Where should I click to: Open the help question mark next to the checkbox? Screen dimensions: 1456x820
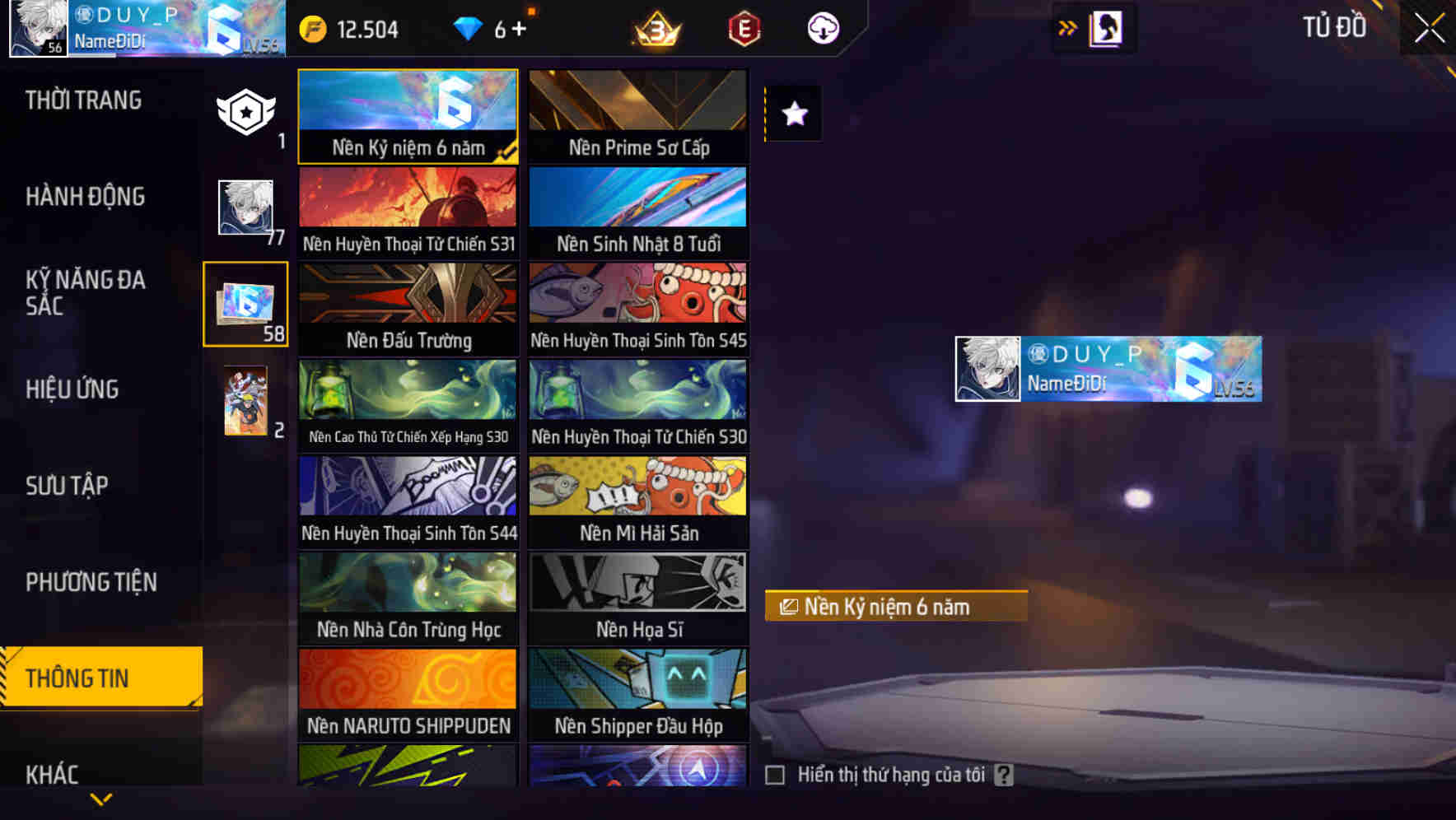(1003, 775)
